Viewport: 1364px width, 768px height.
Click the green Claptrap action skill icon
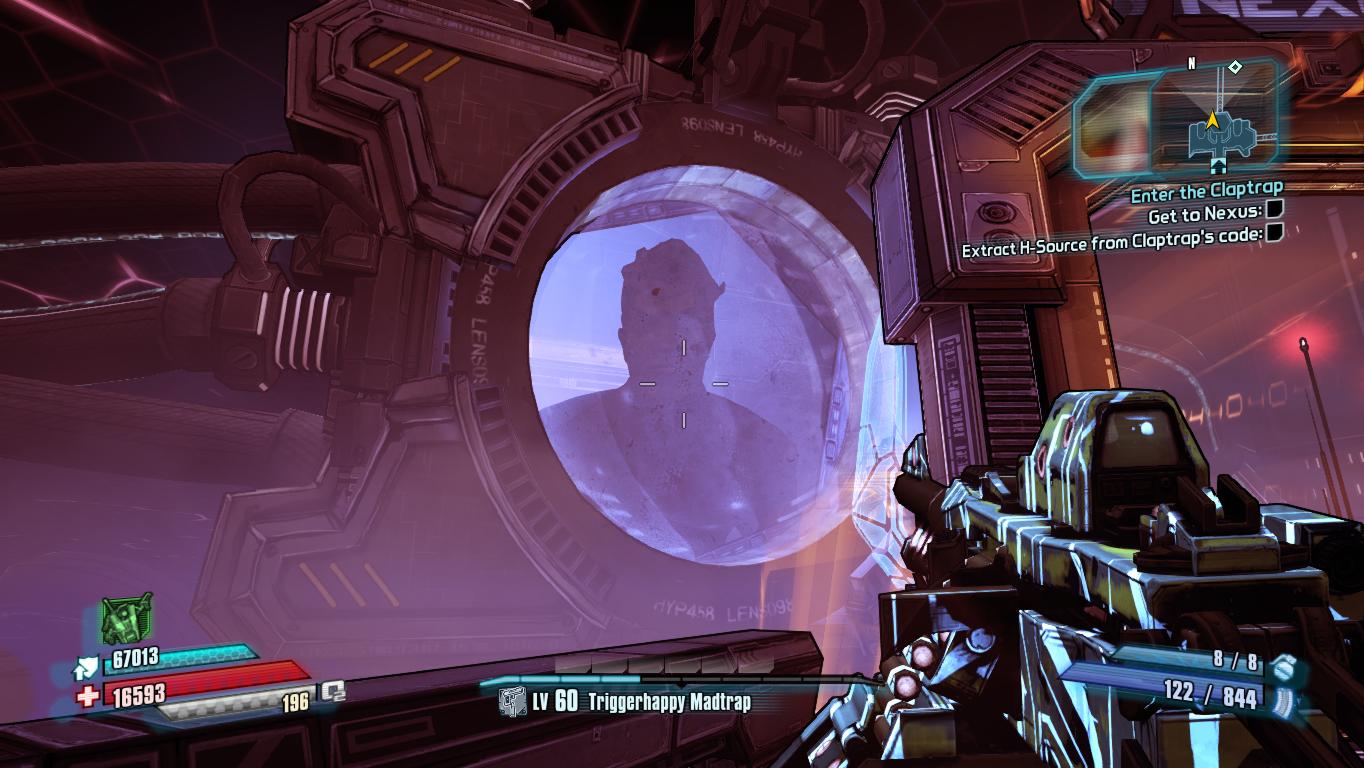click(127, 619)
